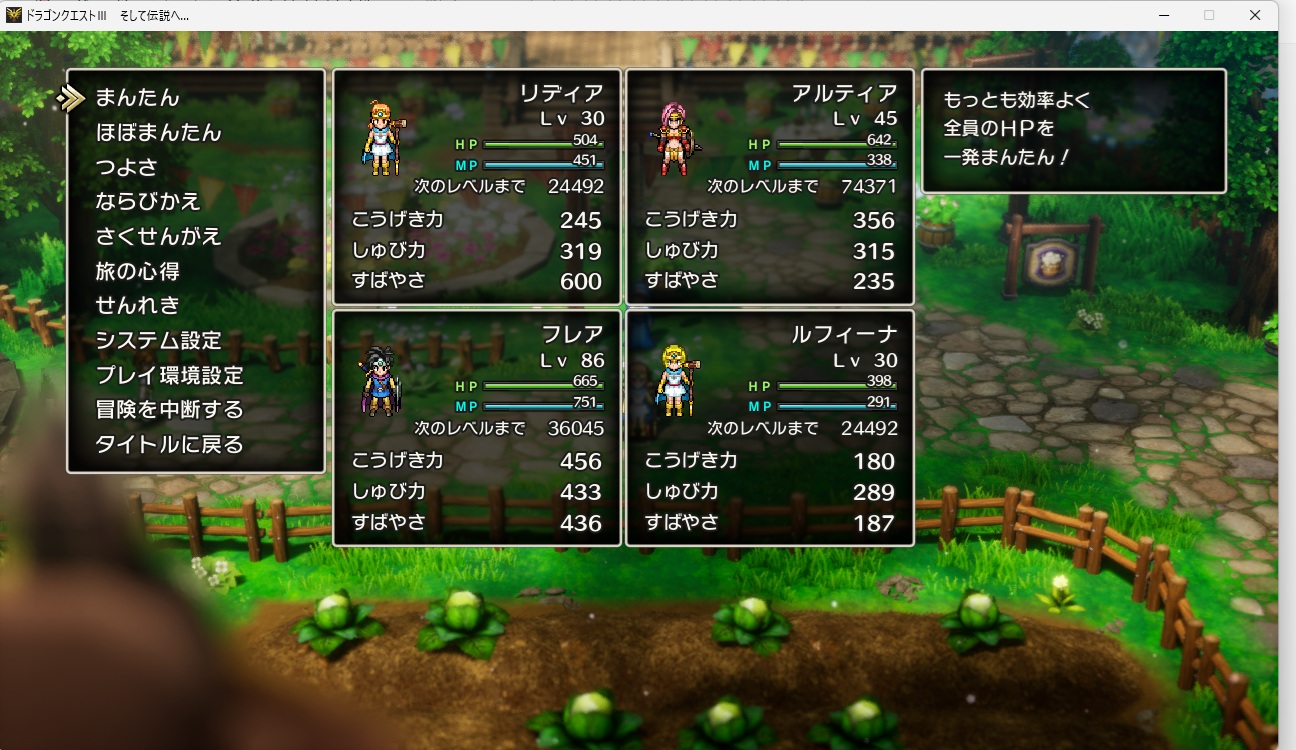Choose 冒険を中断する to suspend adventure
This screenshot has height=750, width=1296.
point(169,410)
